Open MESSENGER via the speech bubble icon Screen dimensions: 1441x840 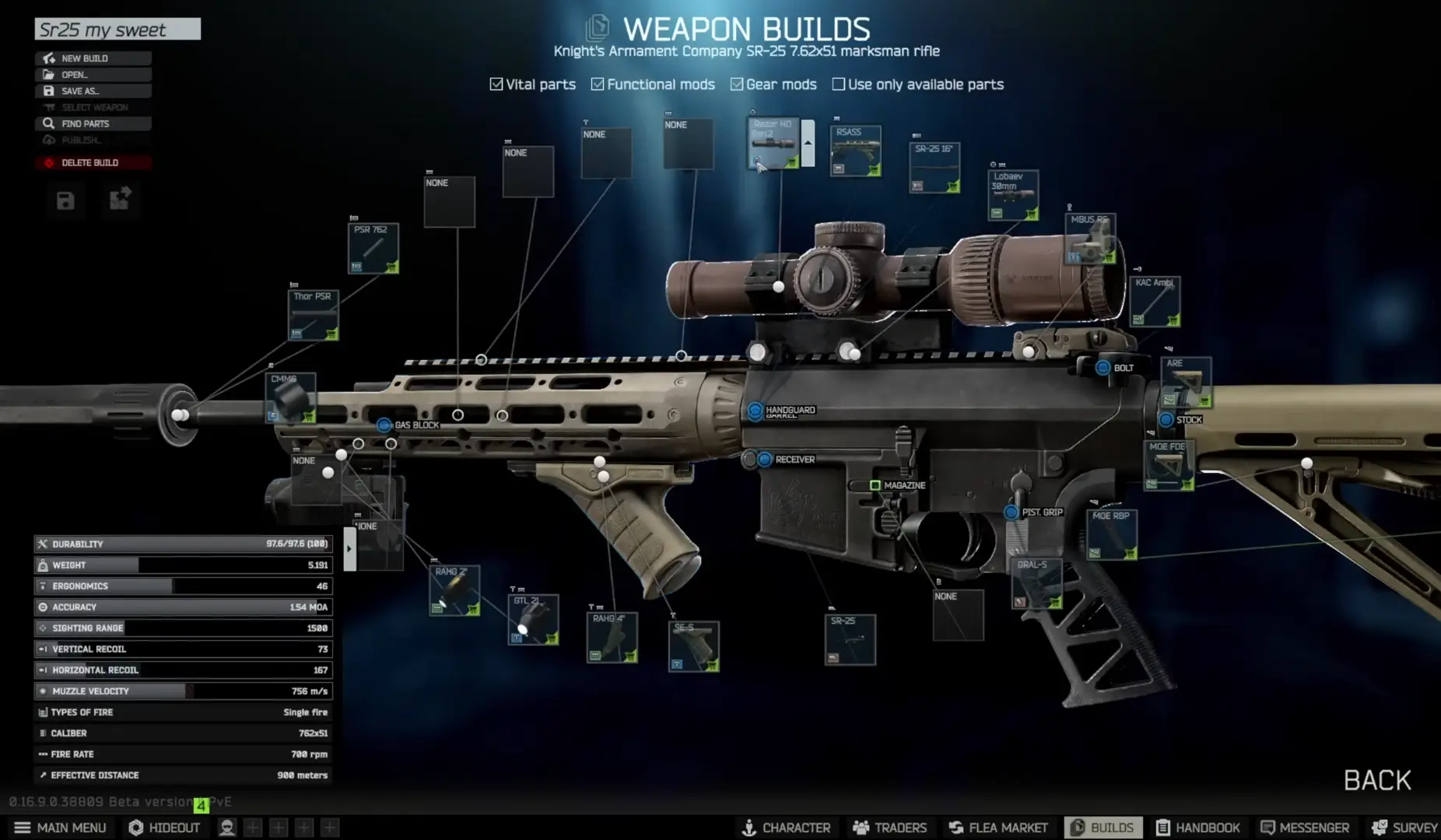coord(1268,828)
